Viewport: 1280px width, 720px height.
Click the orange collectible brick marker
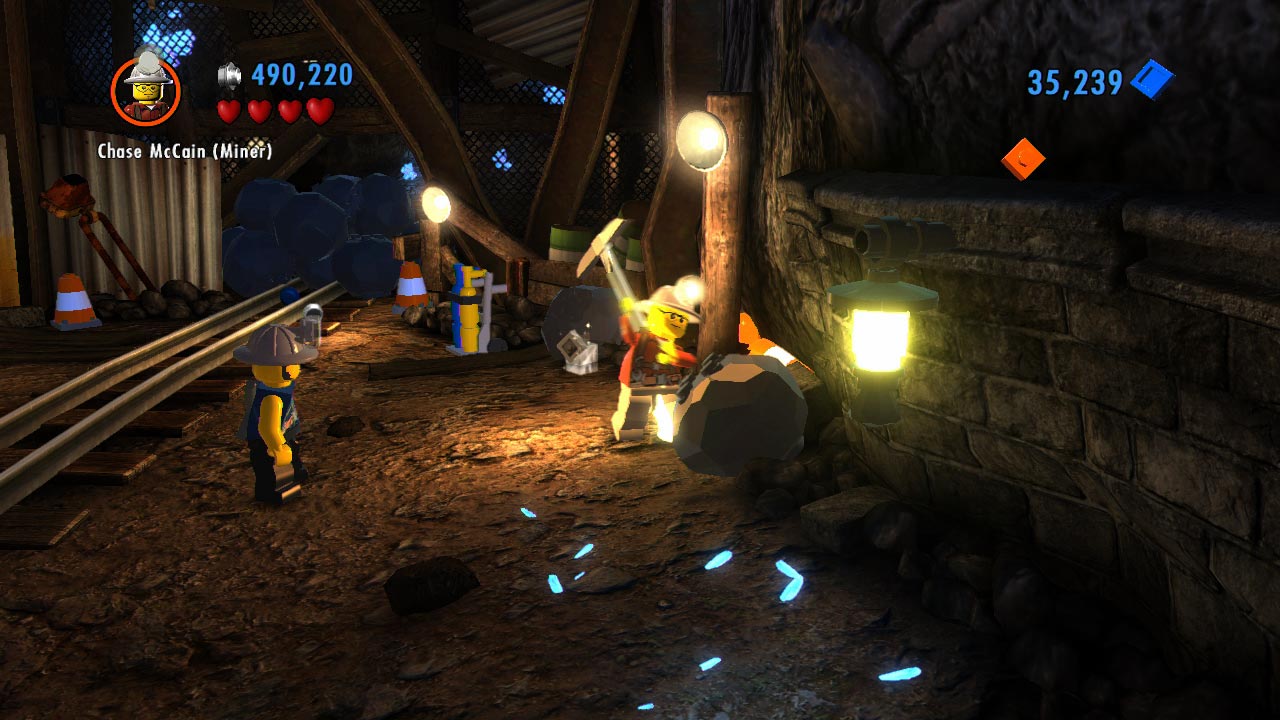(x=1023, y=158)
